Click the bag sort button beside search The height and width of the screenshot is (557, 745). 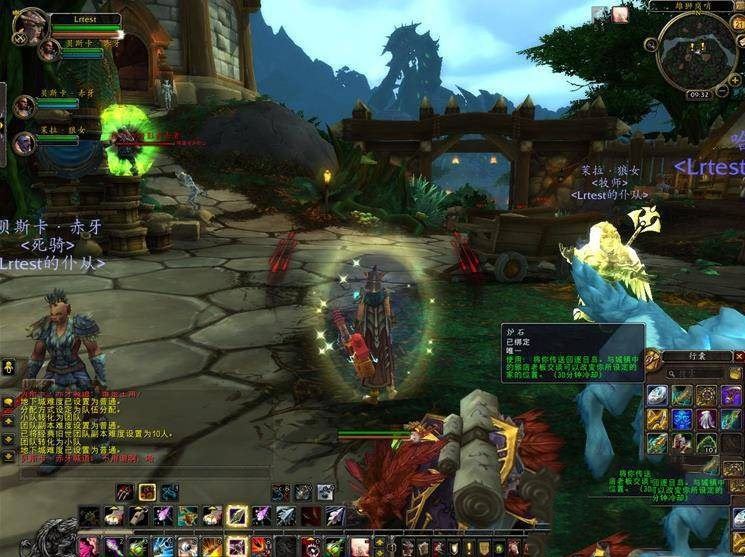pos(736,371)
